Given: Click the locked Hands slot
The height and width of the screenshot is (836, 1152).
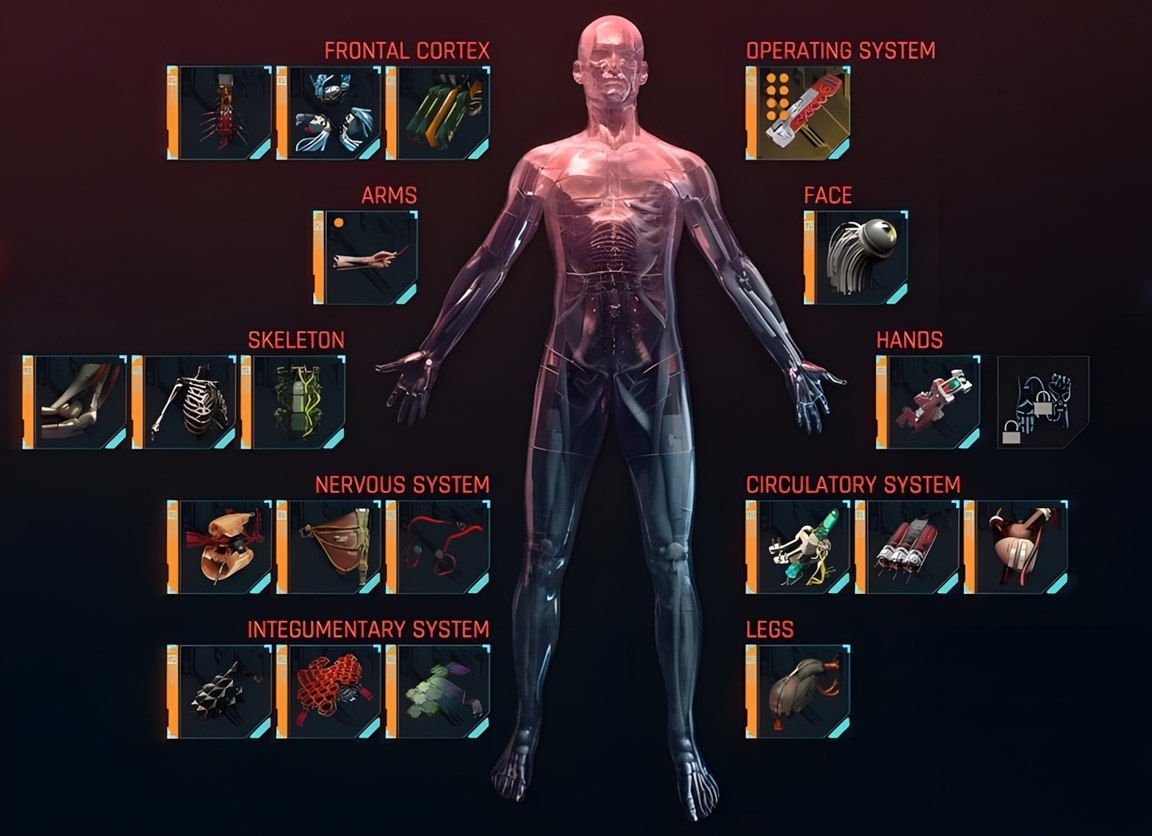Looking at the screenshot, I should tap(1043, 402).
